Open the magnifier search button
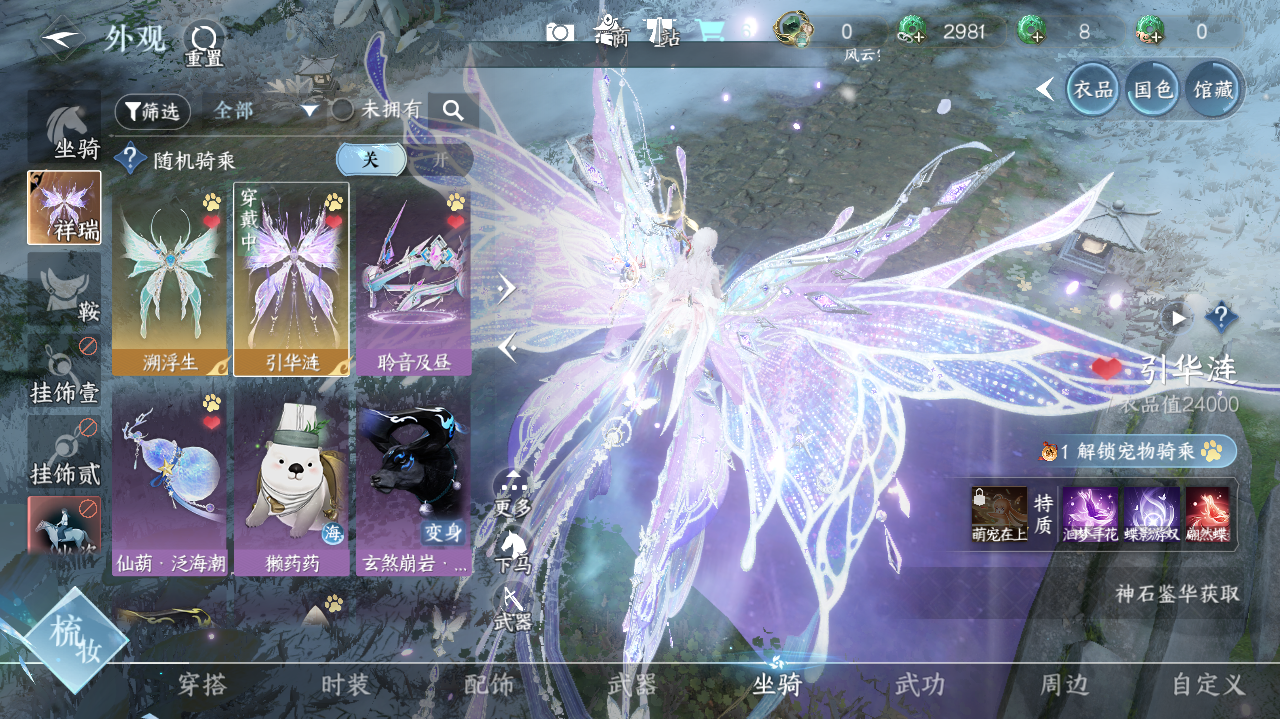The height and width of the screenshot is (719, 1280). pyautogui.click(x=454, y=111)
